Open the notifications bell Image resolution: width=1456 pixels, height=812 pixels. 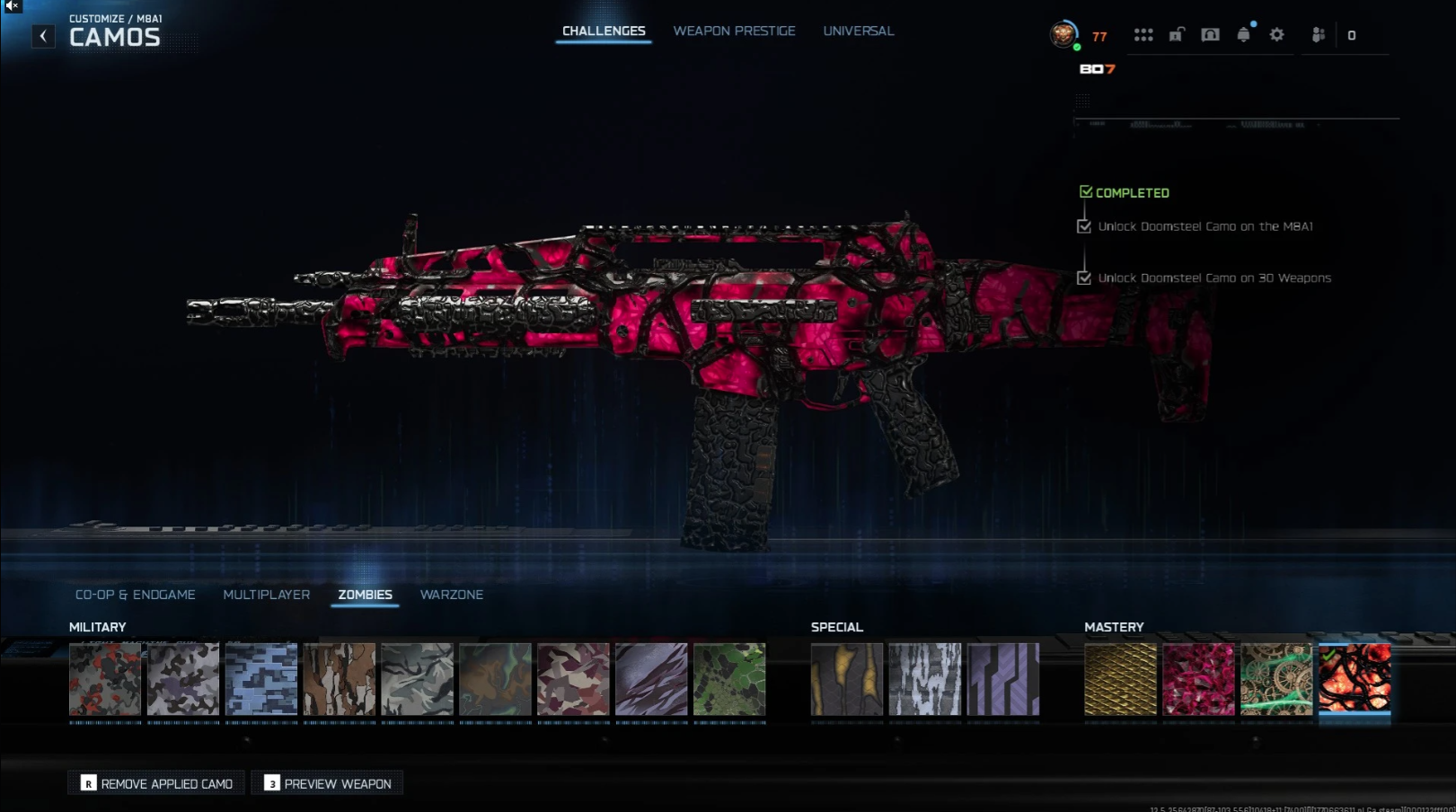point(1243,35)
